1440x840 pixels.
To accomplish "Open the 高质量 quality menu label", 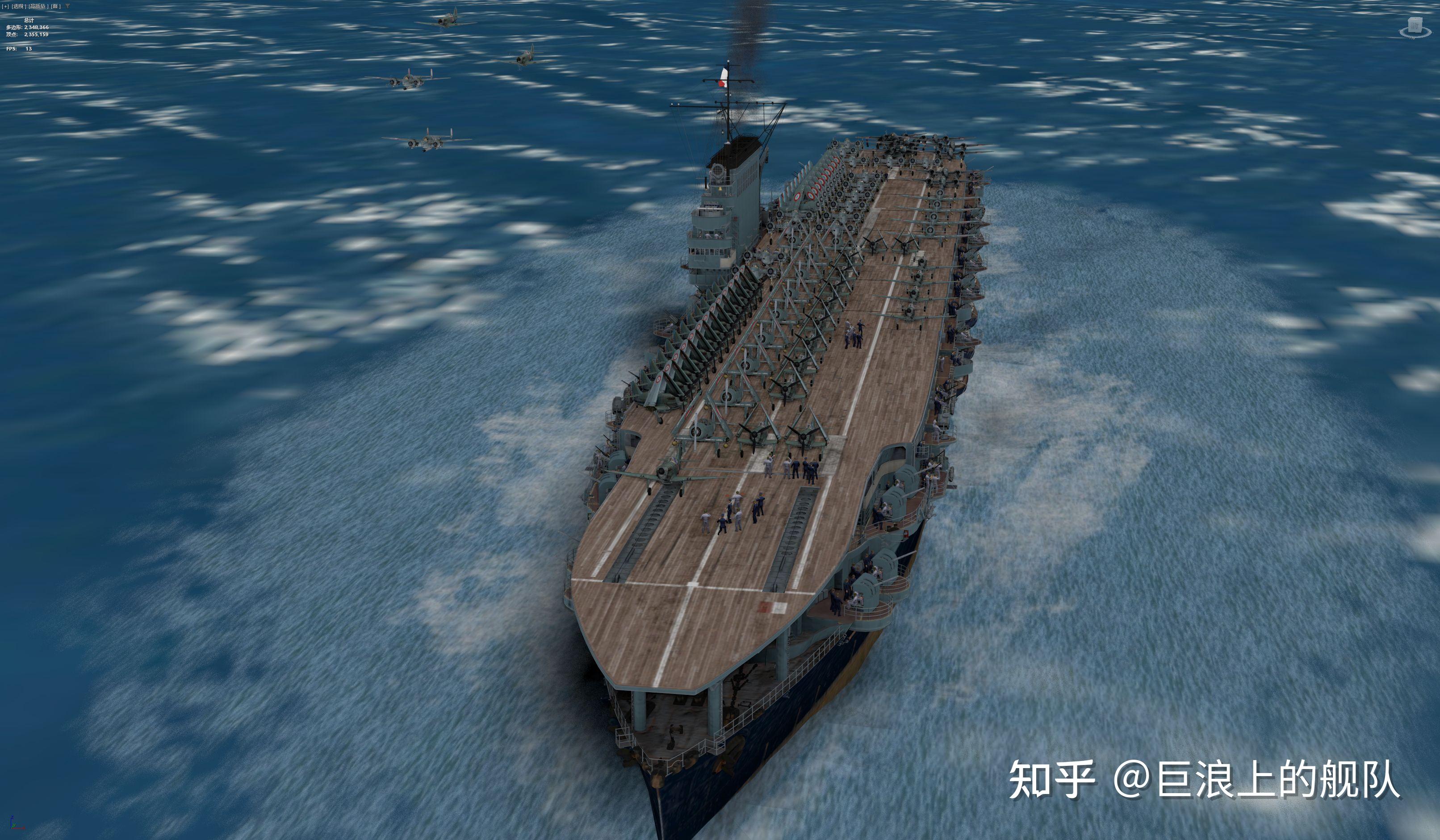I will click(x=38, y=6).
